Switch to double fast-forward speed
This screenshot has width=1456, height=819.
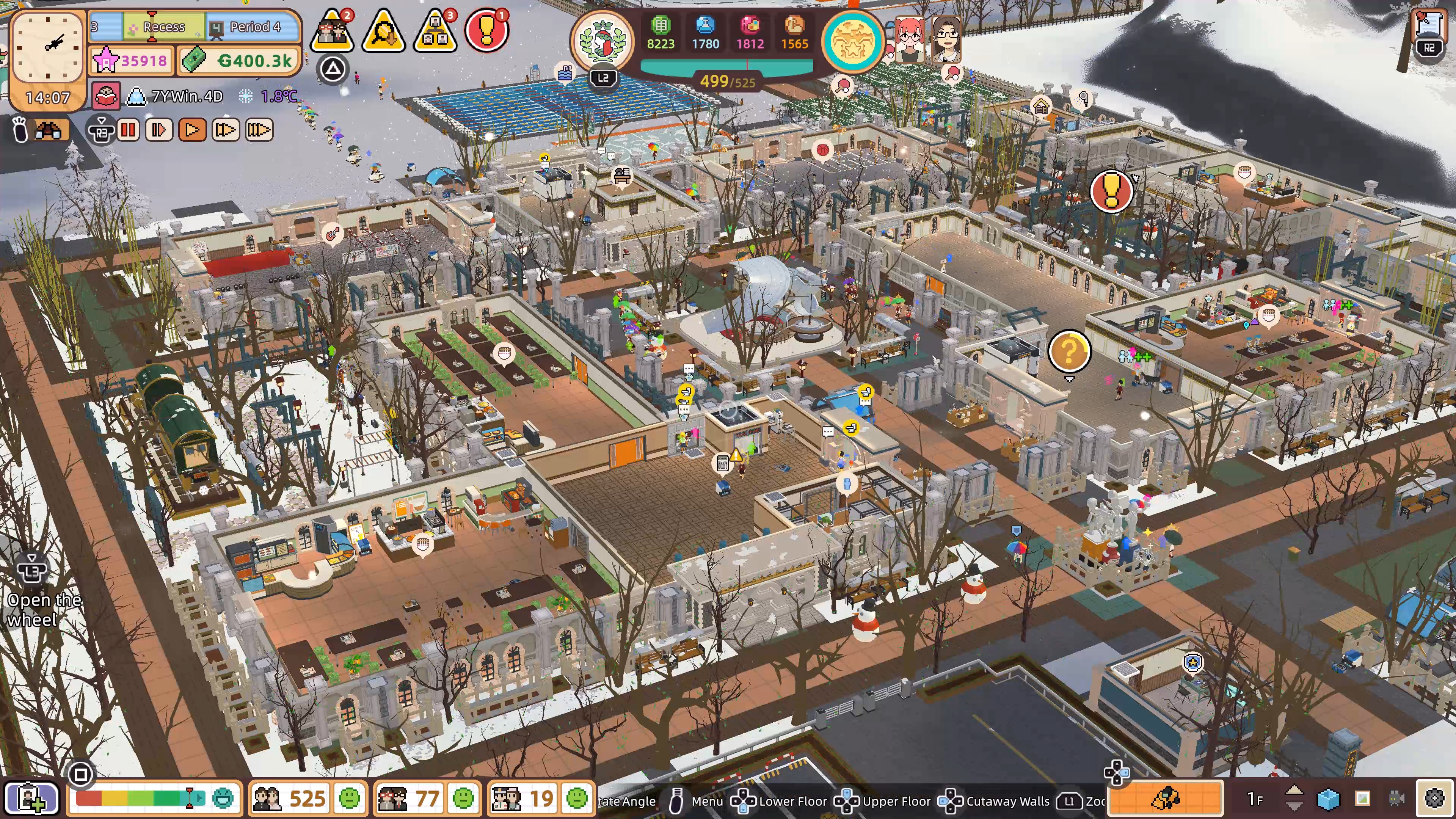pyautogui.click(x=225, y=130)
